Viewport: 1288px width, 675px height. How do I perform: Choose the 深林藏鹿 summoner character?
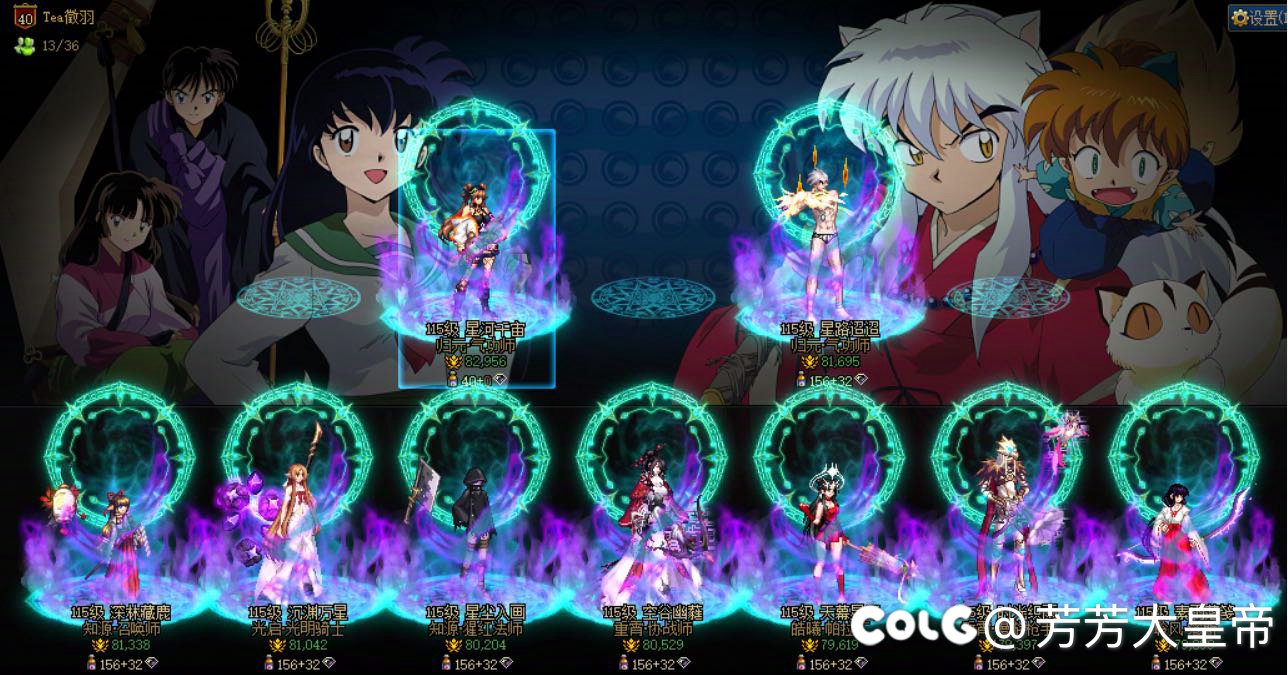[x=117, y=540]
